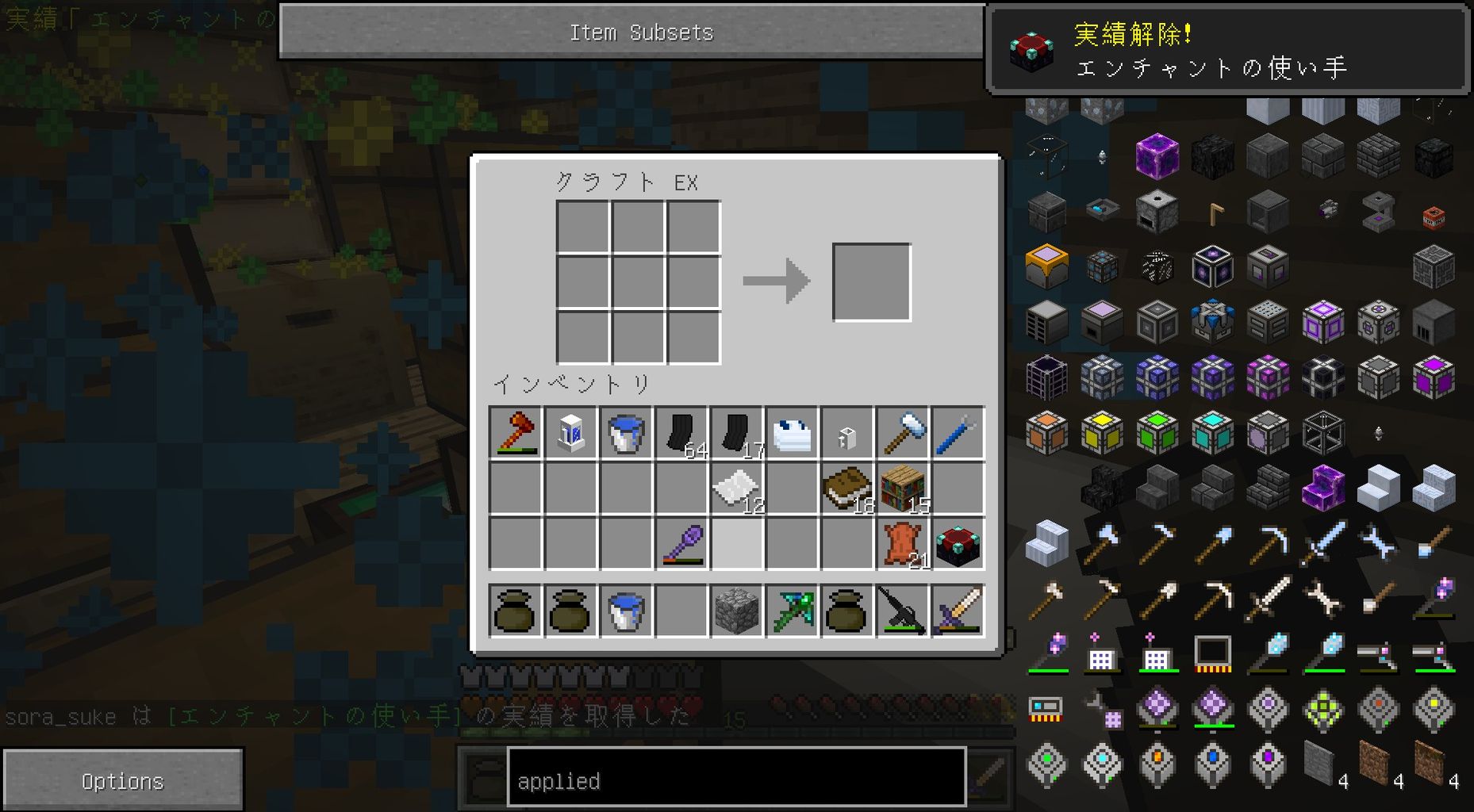Image resolution: width=1474 pixels, height=812 pixels.
Task: Select the enchanting table item in the inventory
Action: tap(958, 543)
